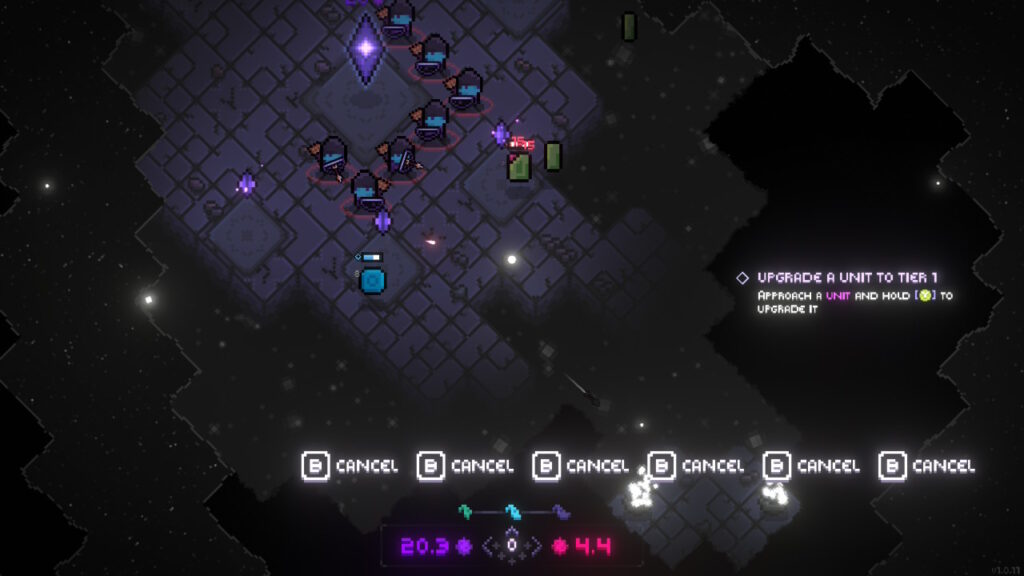Select the cyan feather icon
This screenshot has width=1024, height=576.
tap(512, 512)
